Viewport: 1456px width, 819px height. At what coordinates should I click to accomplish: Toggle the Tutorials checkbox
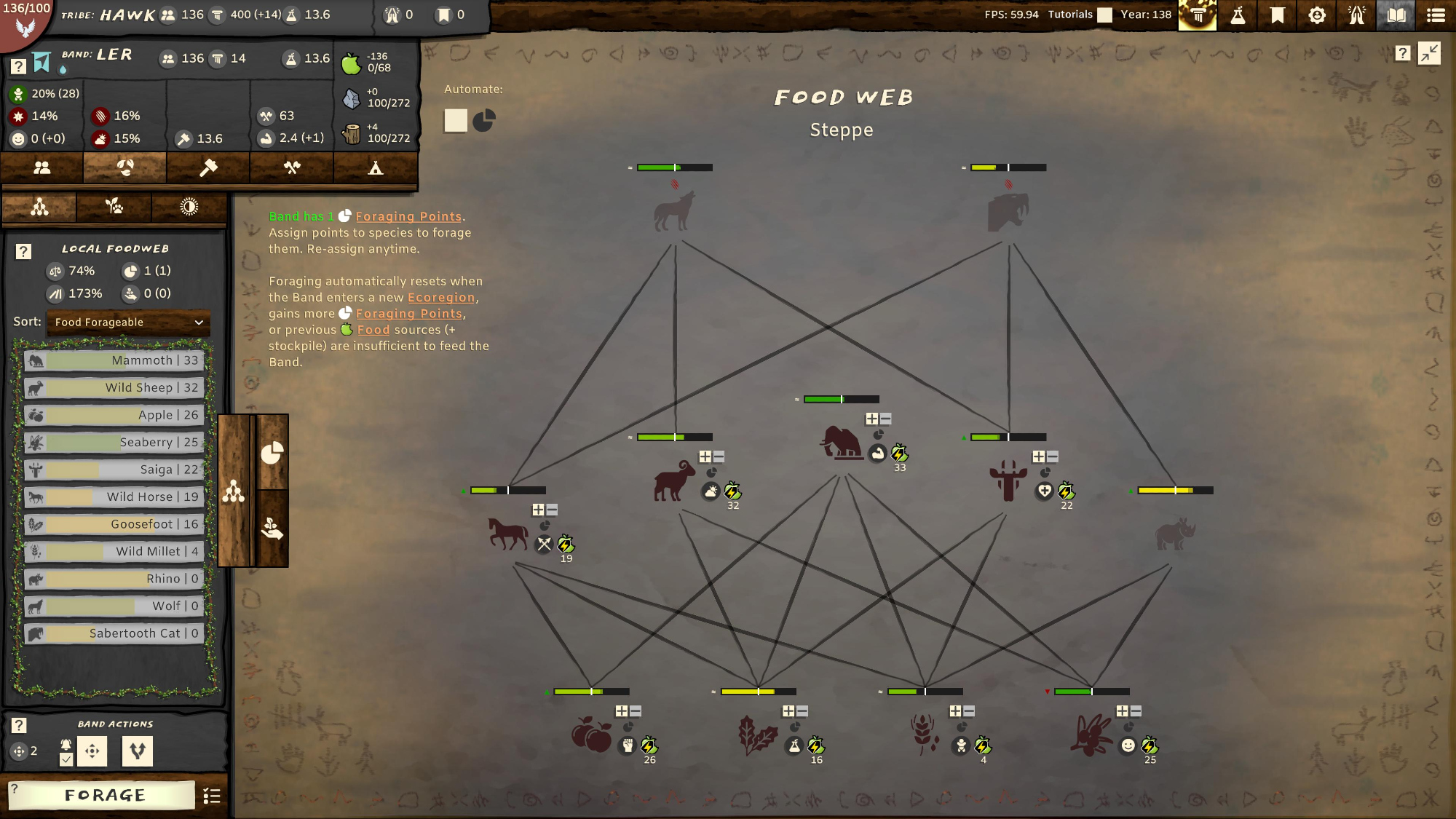point(1104,15)
